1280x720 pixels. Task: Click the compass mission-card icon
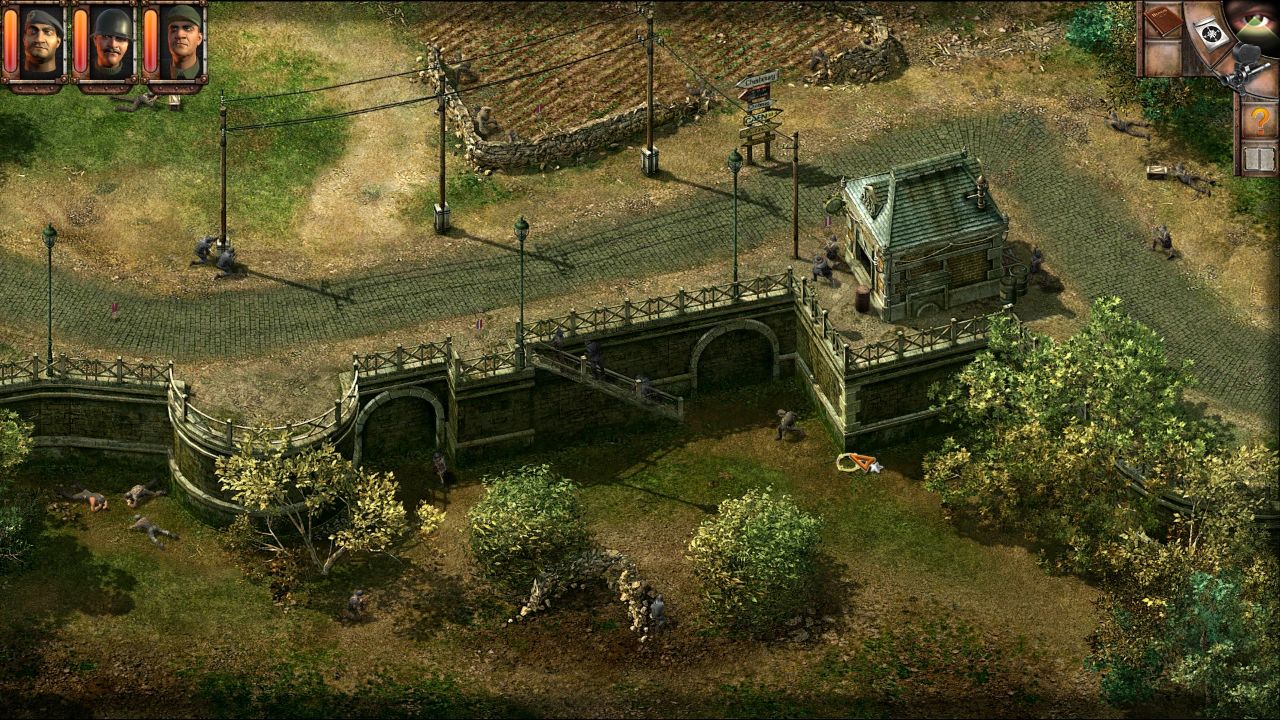[x=1211, y=30]
